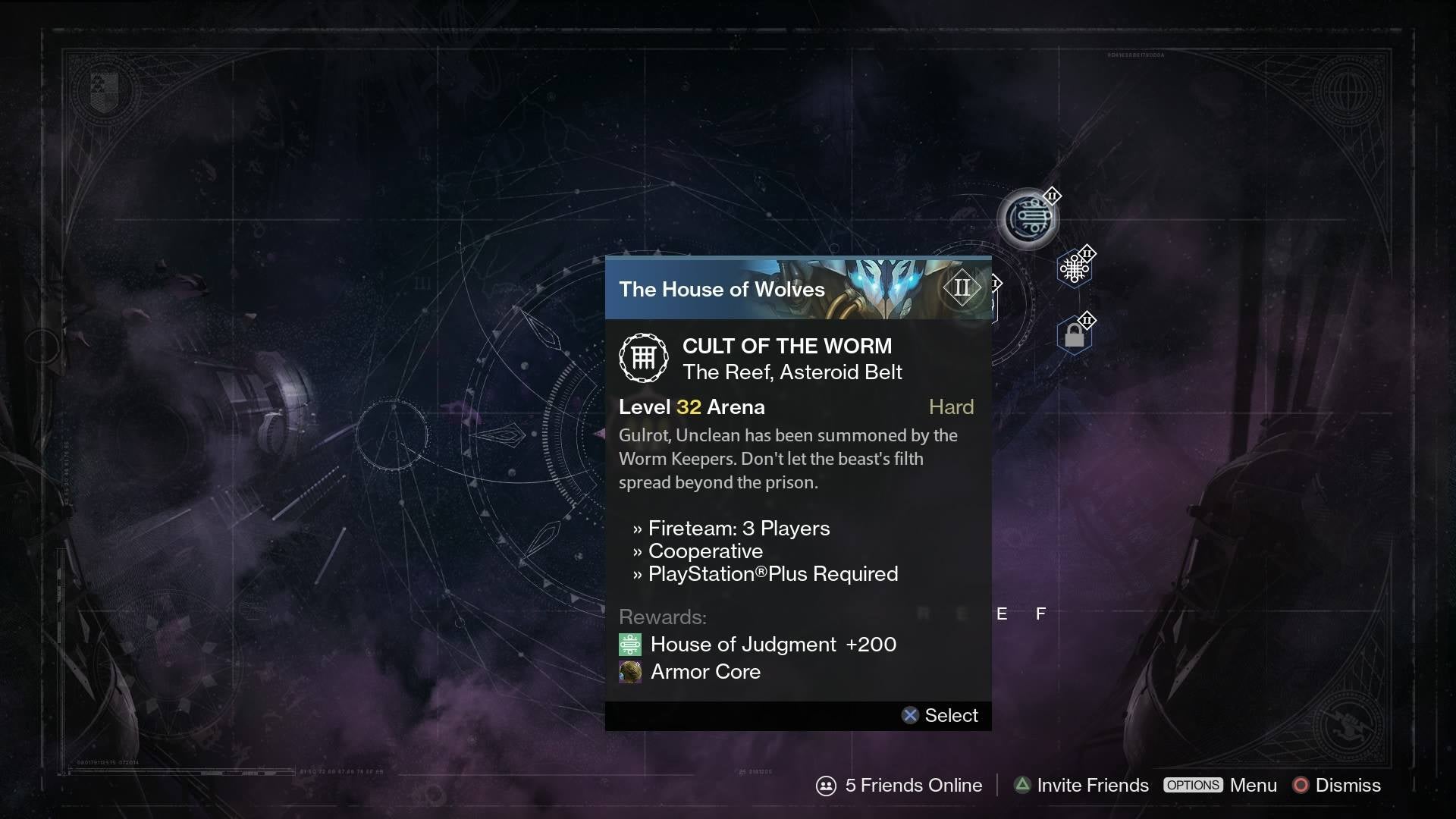This screenshot has width=1456, height=819.
Task: Select the highlighted circular arena node
Action: (x=1028, y=219)
